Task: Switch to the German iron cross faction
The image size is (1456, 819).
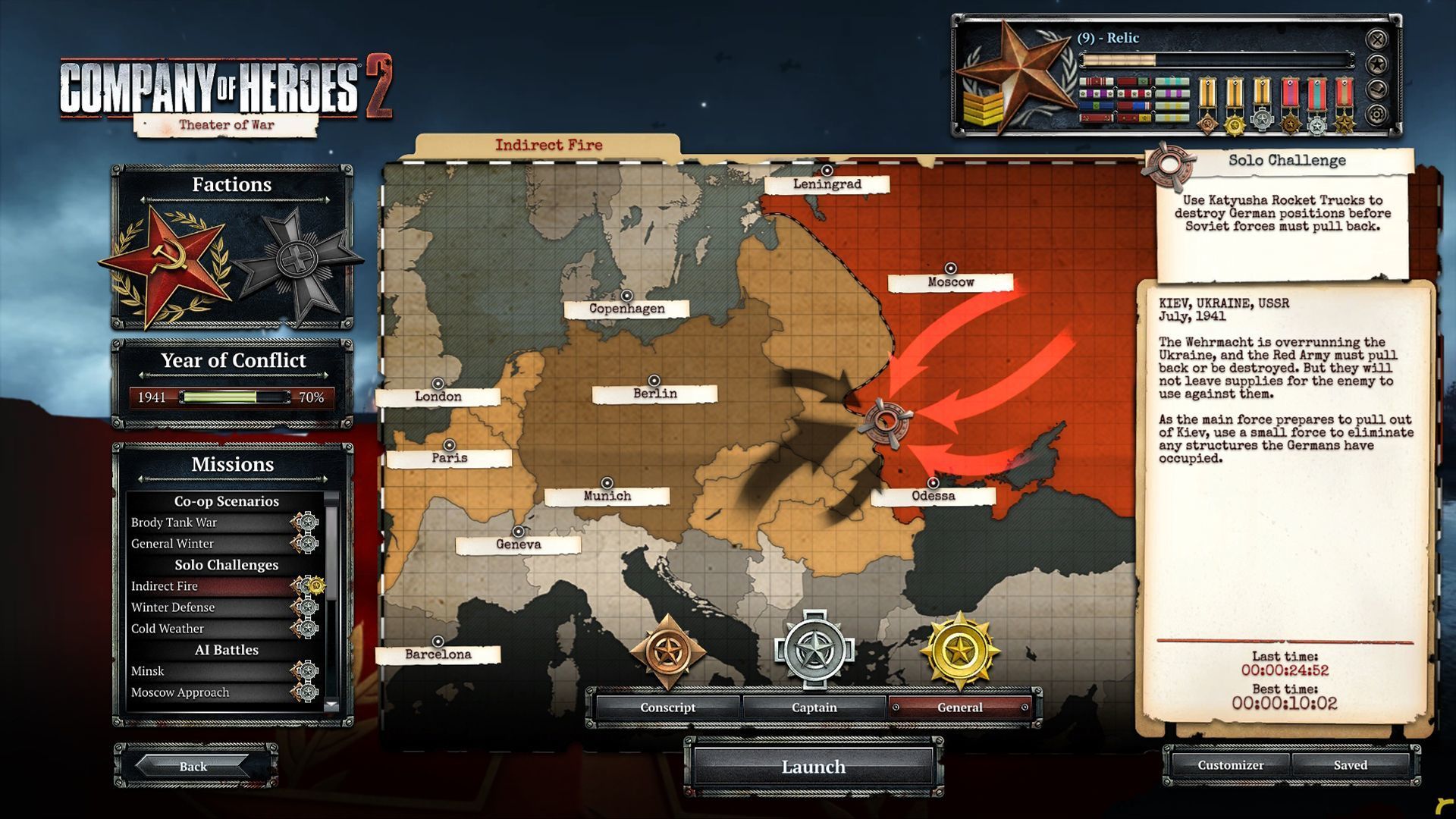Action: coord(297,262)
